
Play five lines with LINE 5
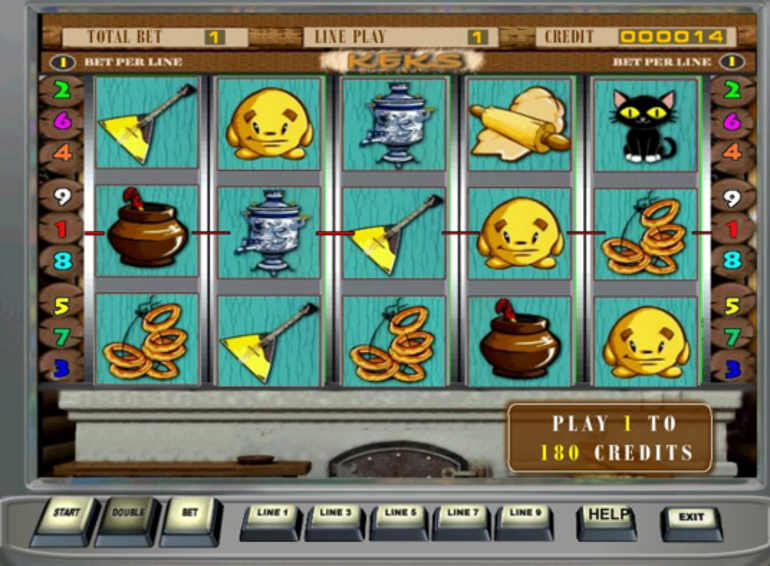399,518
